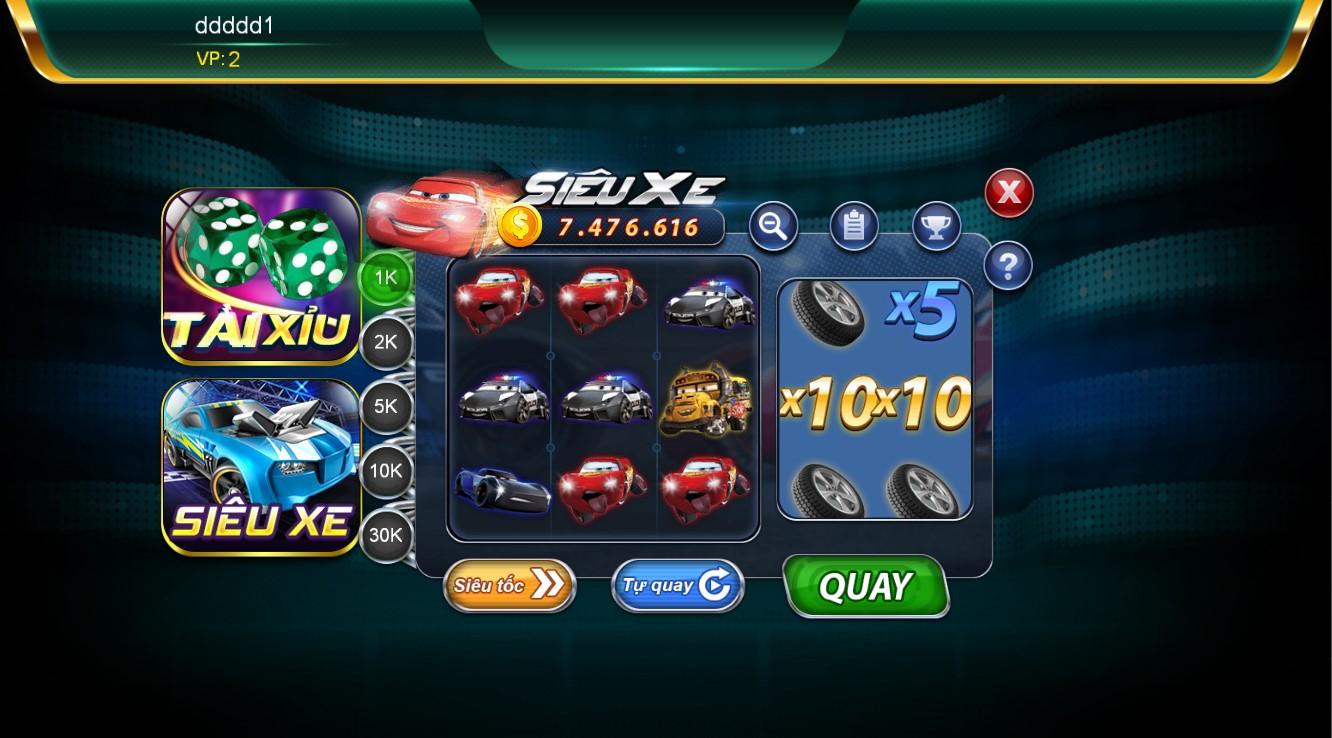Switch to the Siêu Xe game tile

(261, 467)
